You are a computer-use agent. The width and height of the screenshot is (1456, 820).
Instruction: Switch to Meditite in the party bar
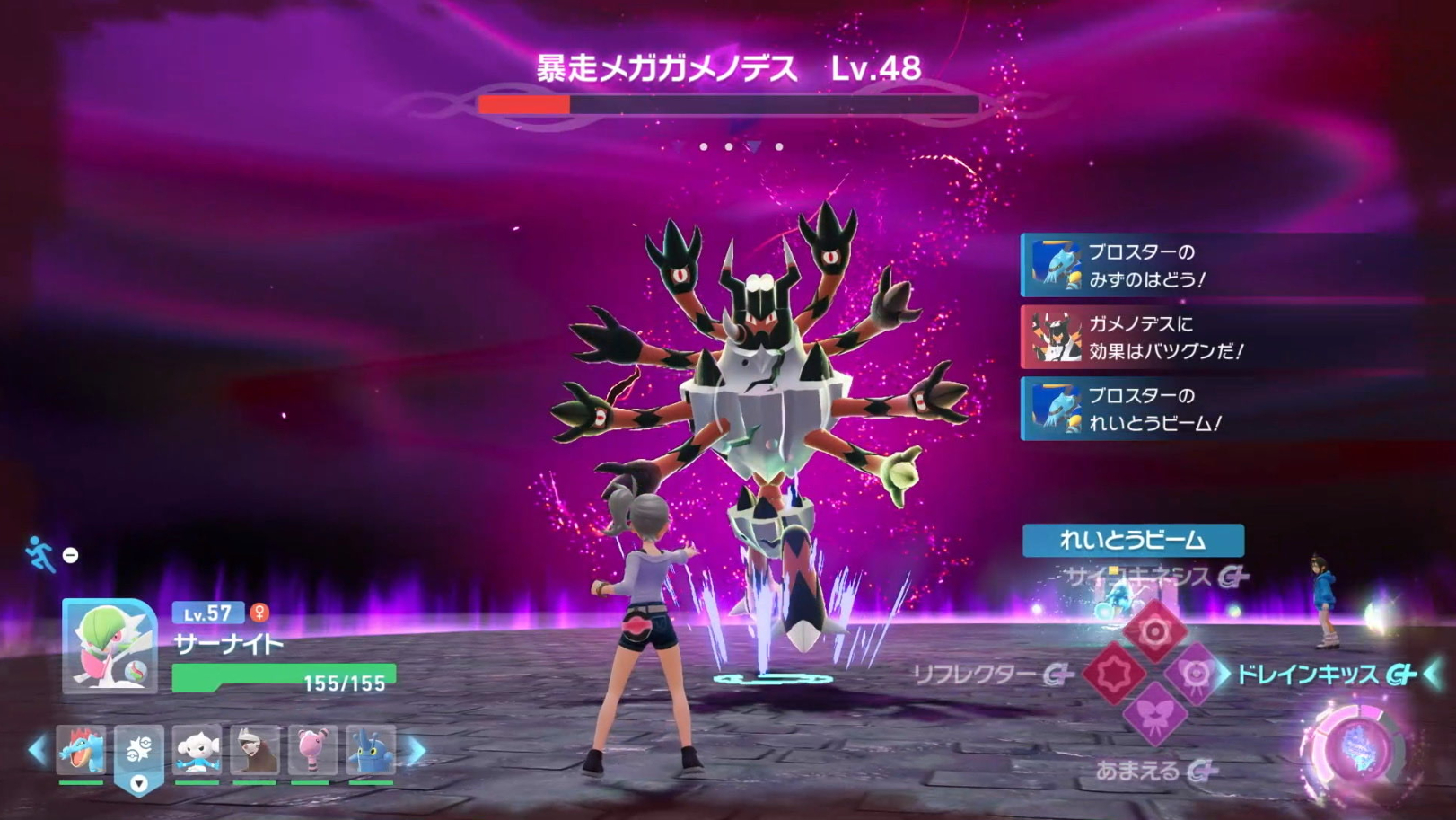pos(197,751)
